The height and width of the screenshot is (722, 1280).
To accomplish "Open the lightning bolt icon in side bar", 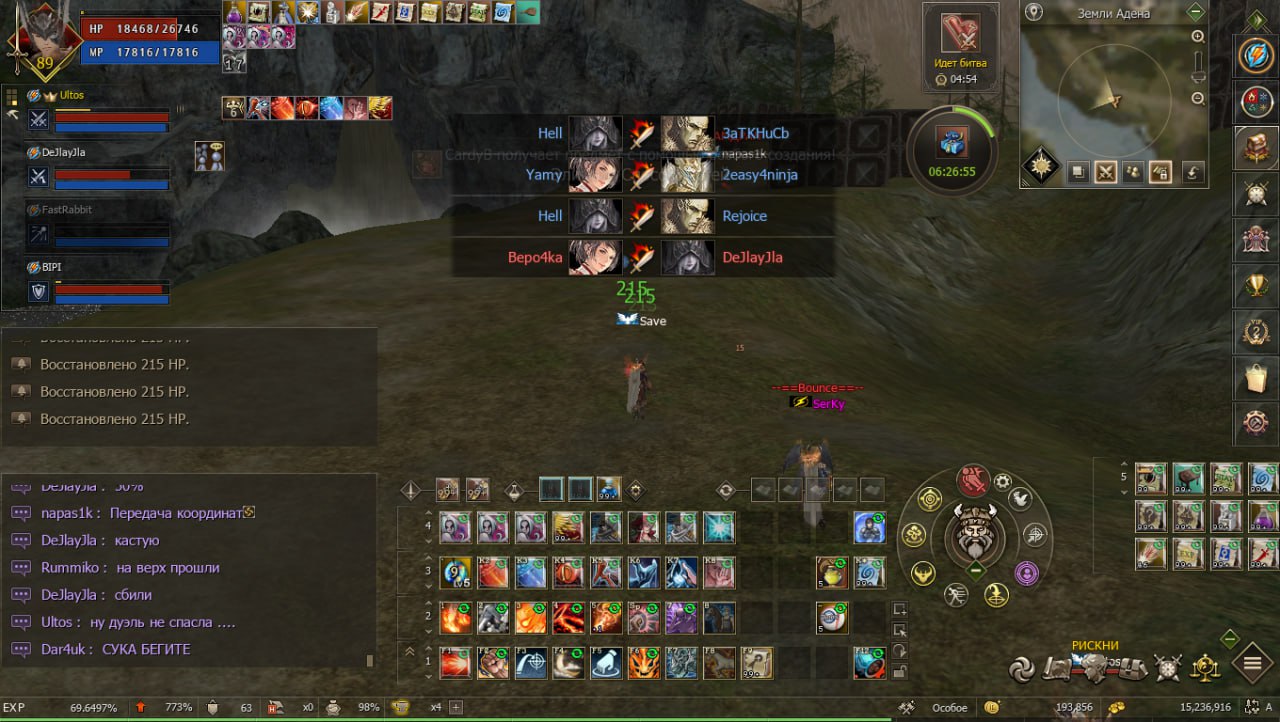I will point(1256,54).
